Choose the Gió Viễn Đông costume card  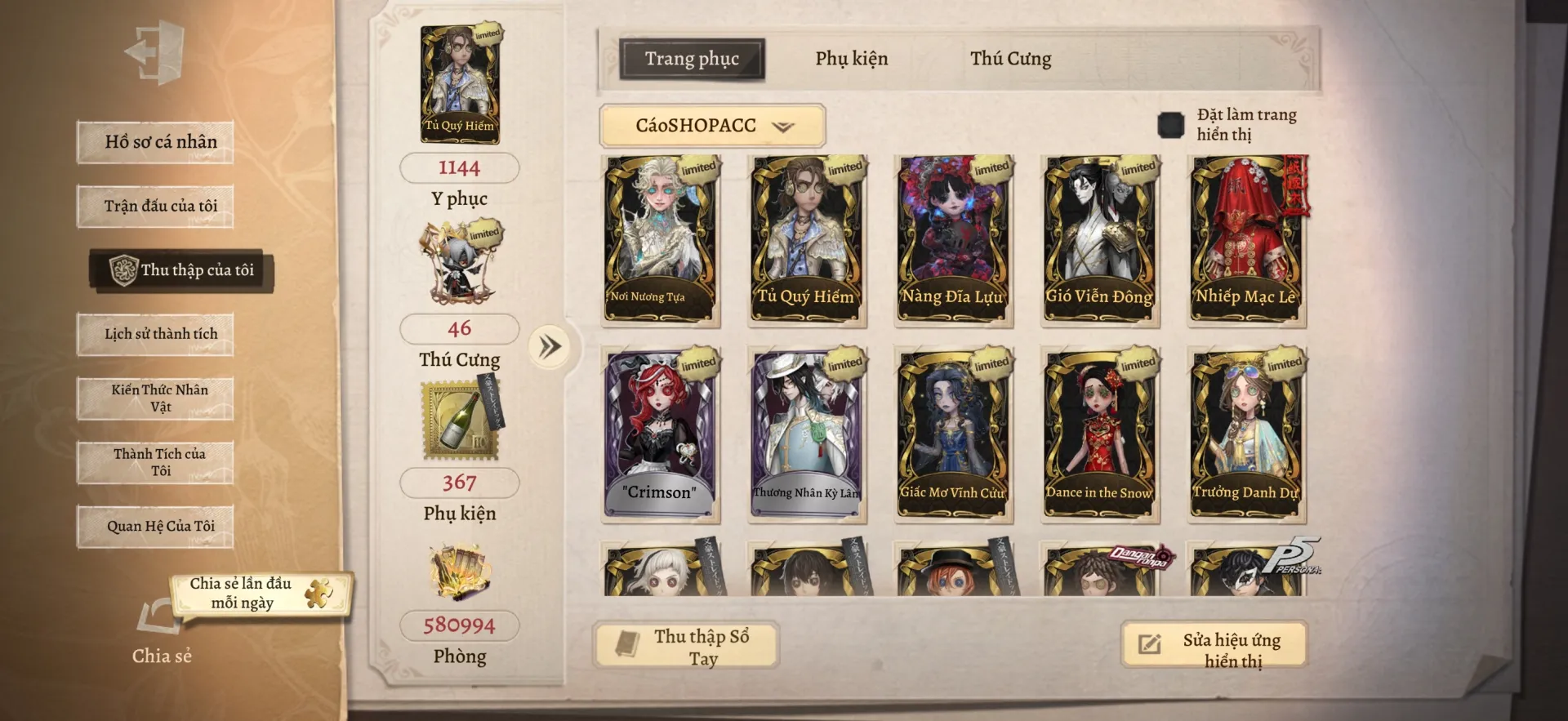click(x=1099, y=241)
